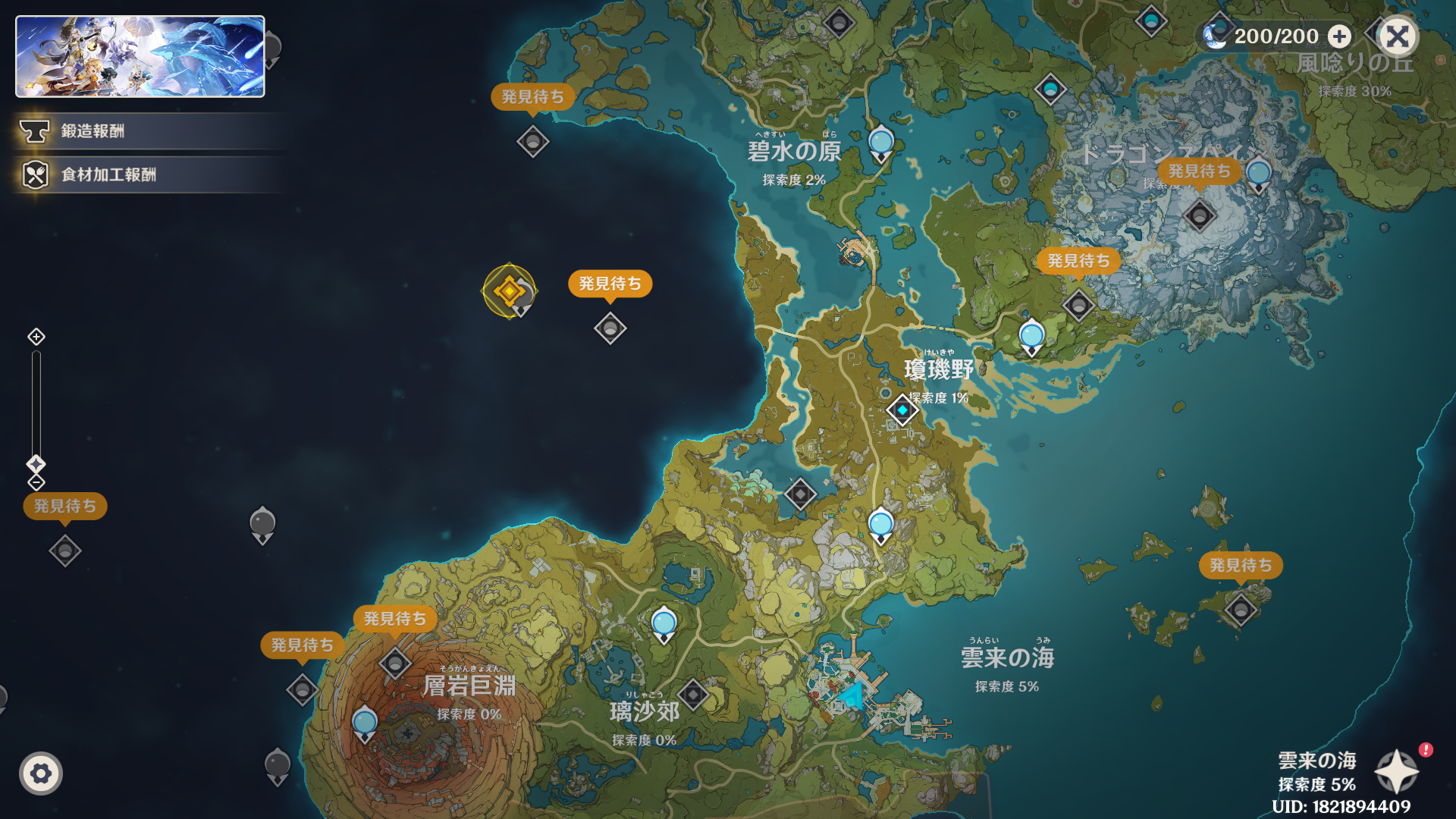This screenshot has height=819, width=1456.
Task: Click the player location arrow in Liyue Harbor
Action: 852,696
